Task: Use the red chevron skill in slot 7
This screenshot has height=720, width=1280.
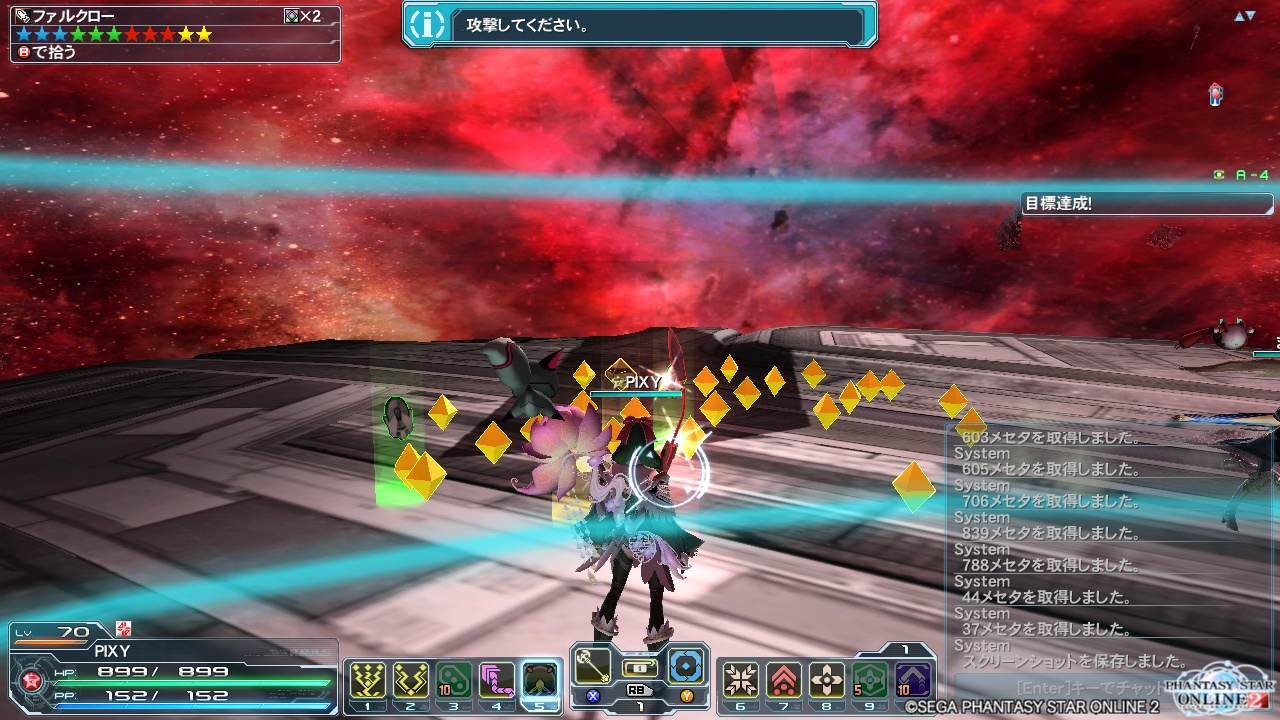Action: click(x=783, y=681)
